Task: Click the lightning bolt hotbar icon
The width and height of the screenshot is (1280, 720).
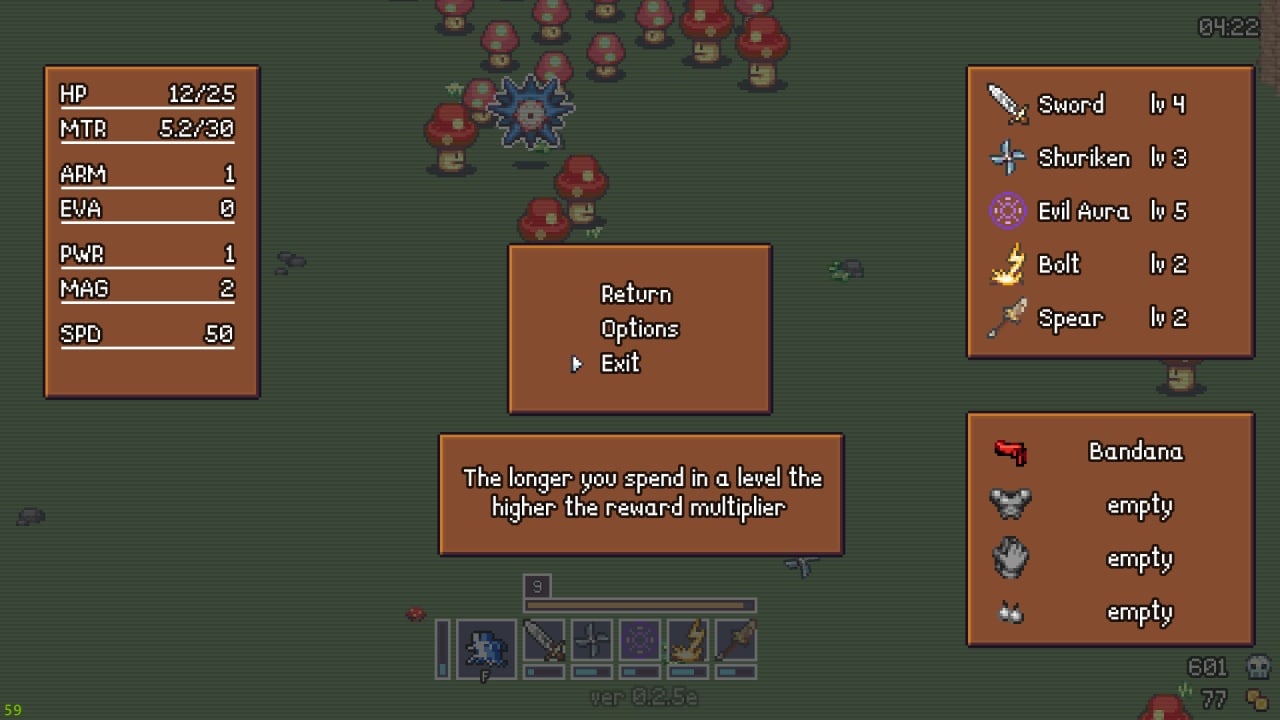Action: pos(688,641)
